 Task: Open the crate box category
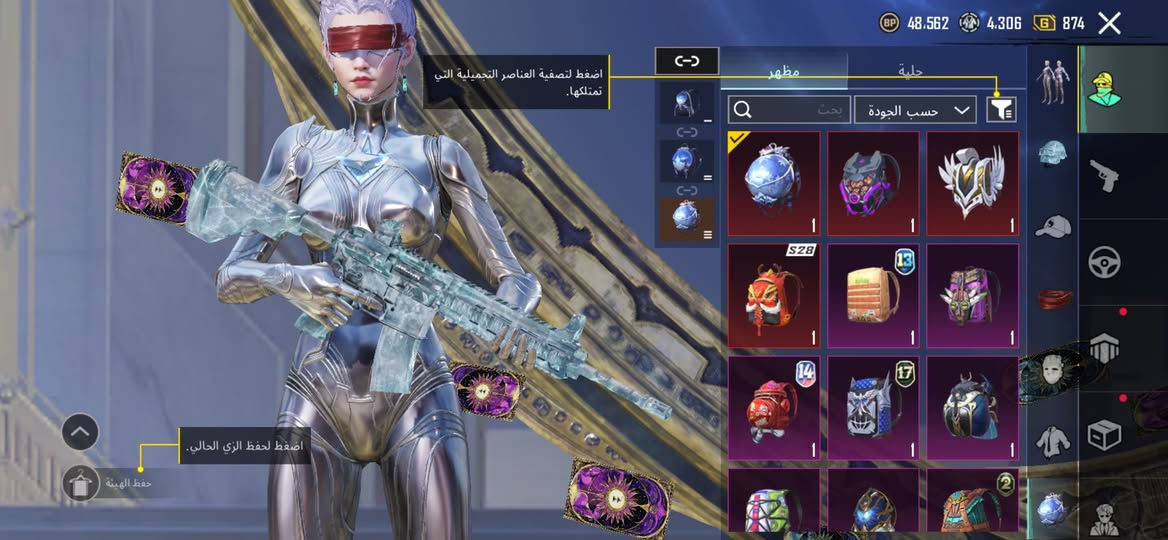(x=1104, y=434)
